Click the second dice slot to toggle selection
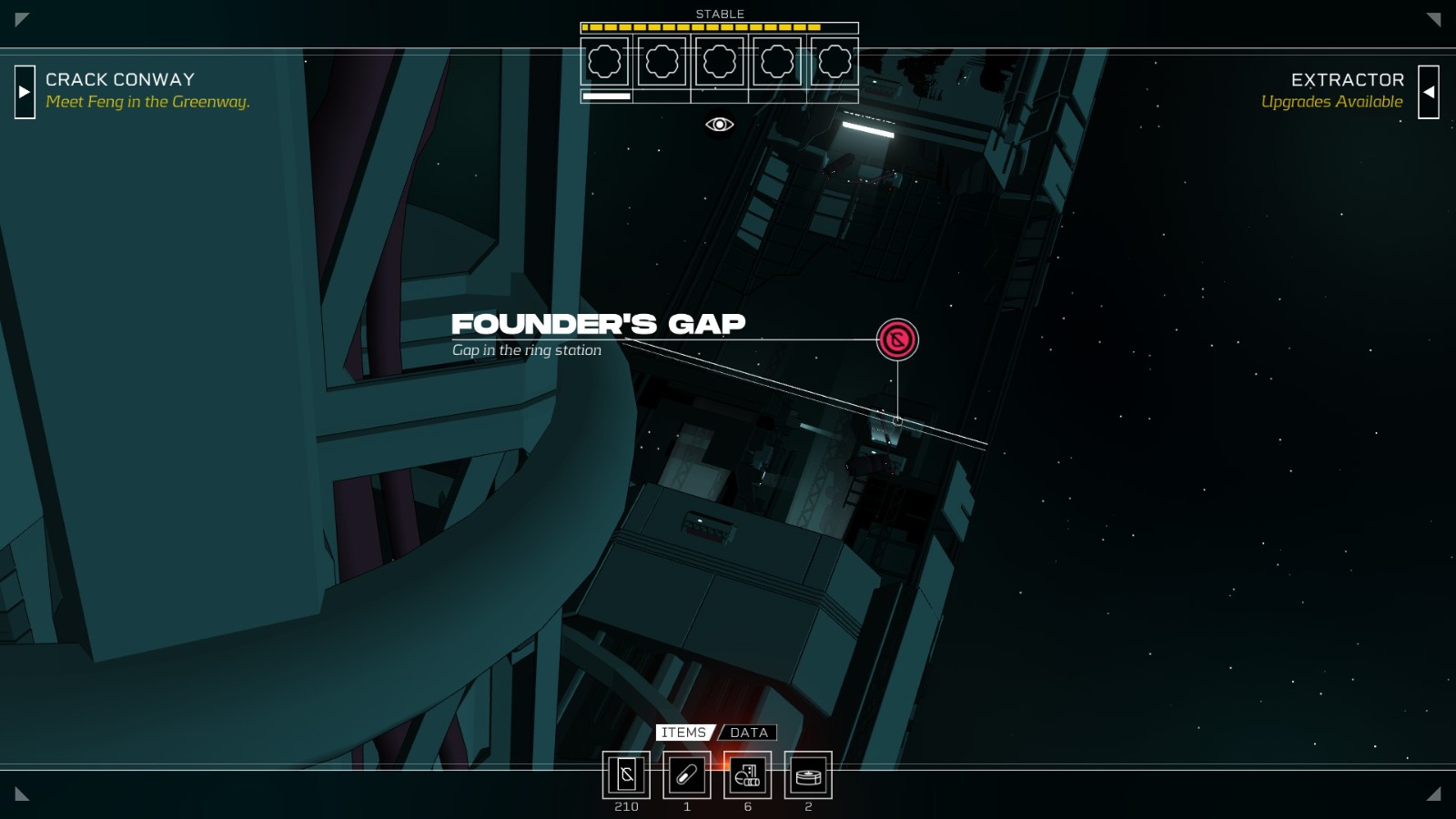The width and height of the screenshot is (1456, 819). click(x=662, y=61)
